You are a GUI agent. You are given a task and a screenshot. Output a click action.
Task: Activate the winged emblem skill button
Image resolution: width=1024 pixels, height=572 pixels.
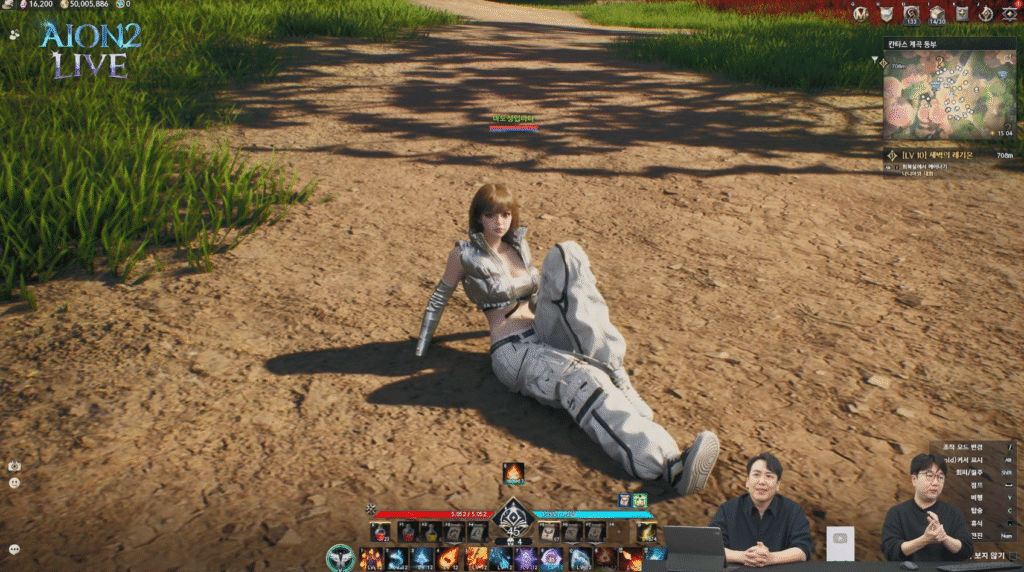click(341, 557)
